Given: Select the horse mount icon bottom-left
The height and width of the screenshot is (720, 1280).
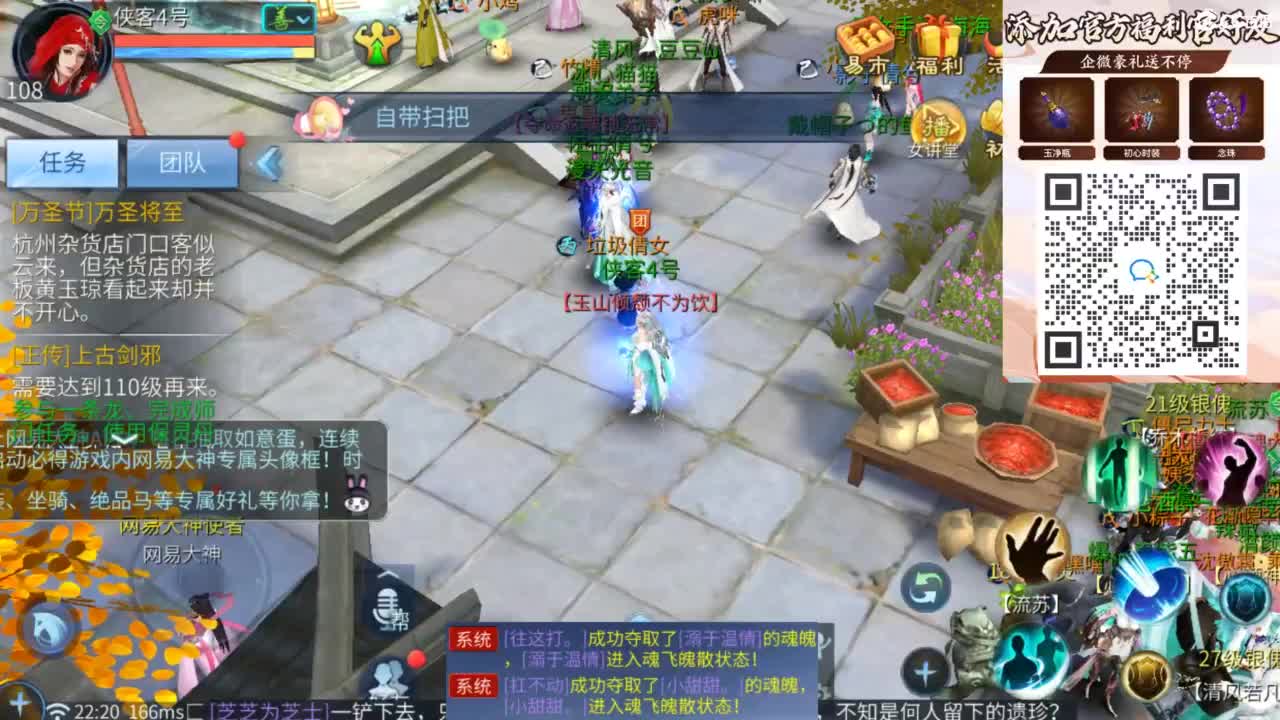Looking at the screenshot, I should [x=50, y=628].
